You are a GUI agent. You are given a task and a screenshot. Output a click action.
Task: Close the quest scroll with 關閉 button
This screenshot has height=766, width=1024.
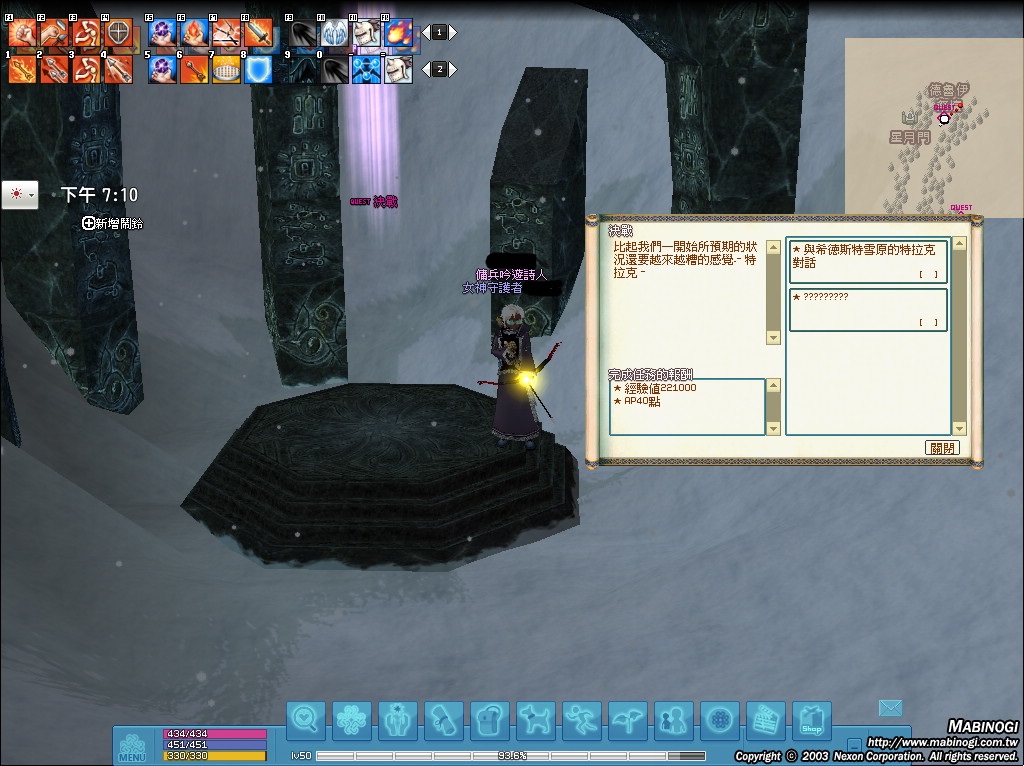click(x=942, y=447)
